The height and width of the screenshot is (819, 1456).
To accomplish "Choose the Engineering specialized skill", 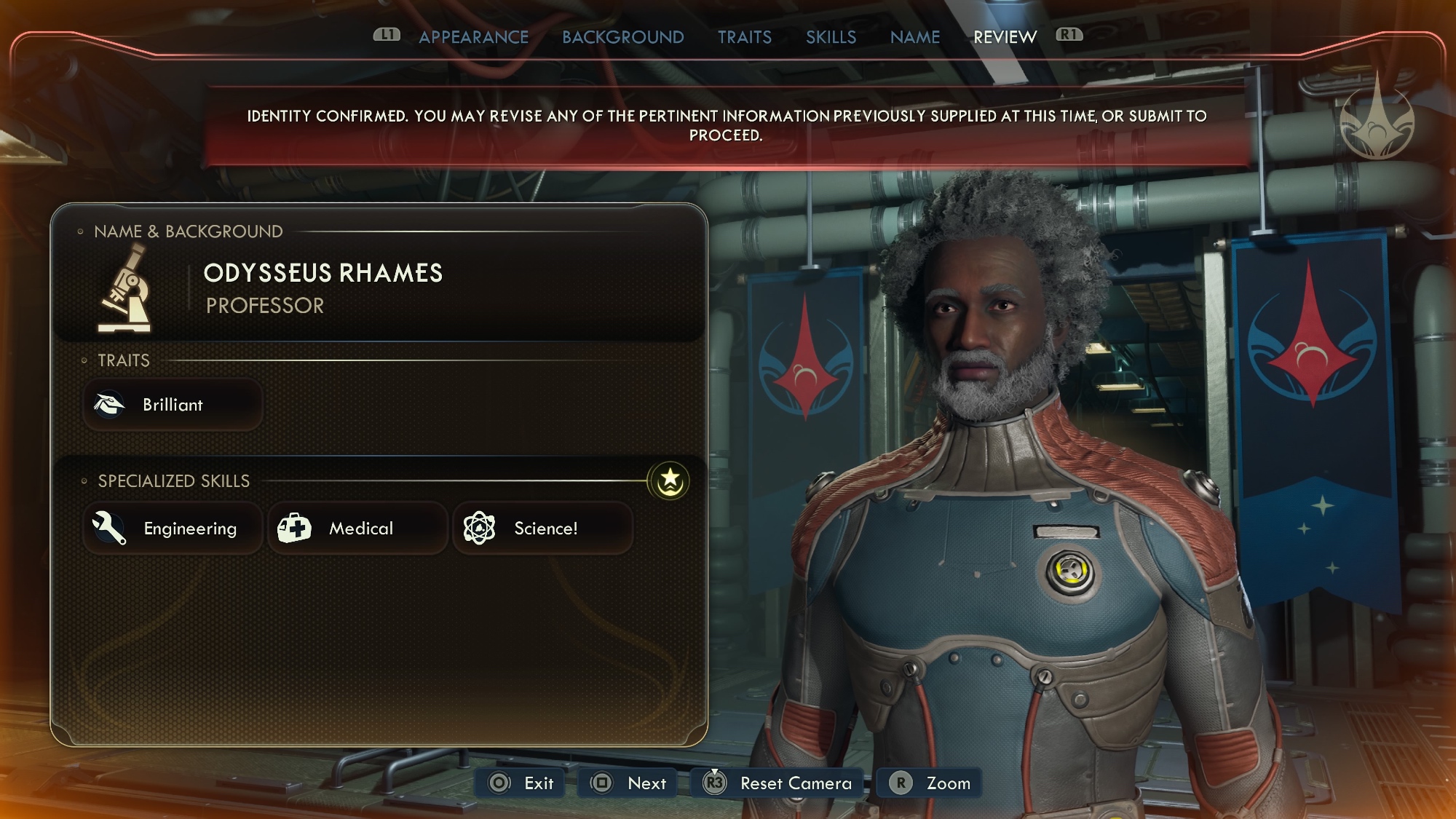I will coord(173,529).
